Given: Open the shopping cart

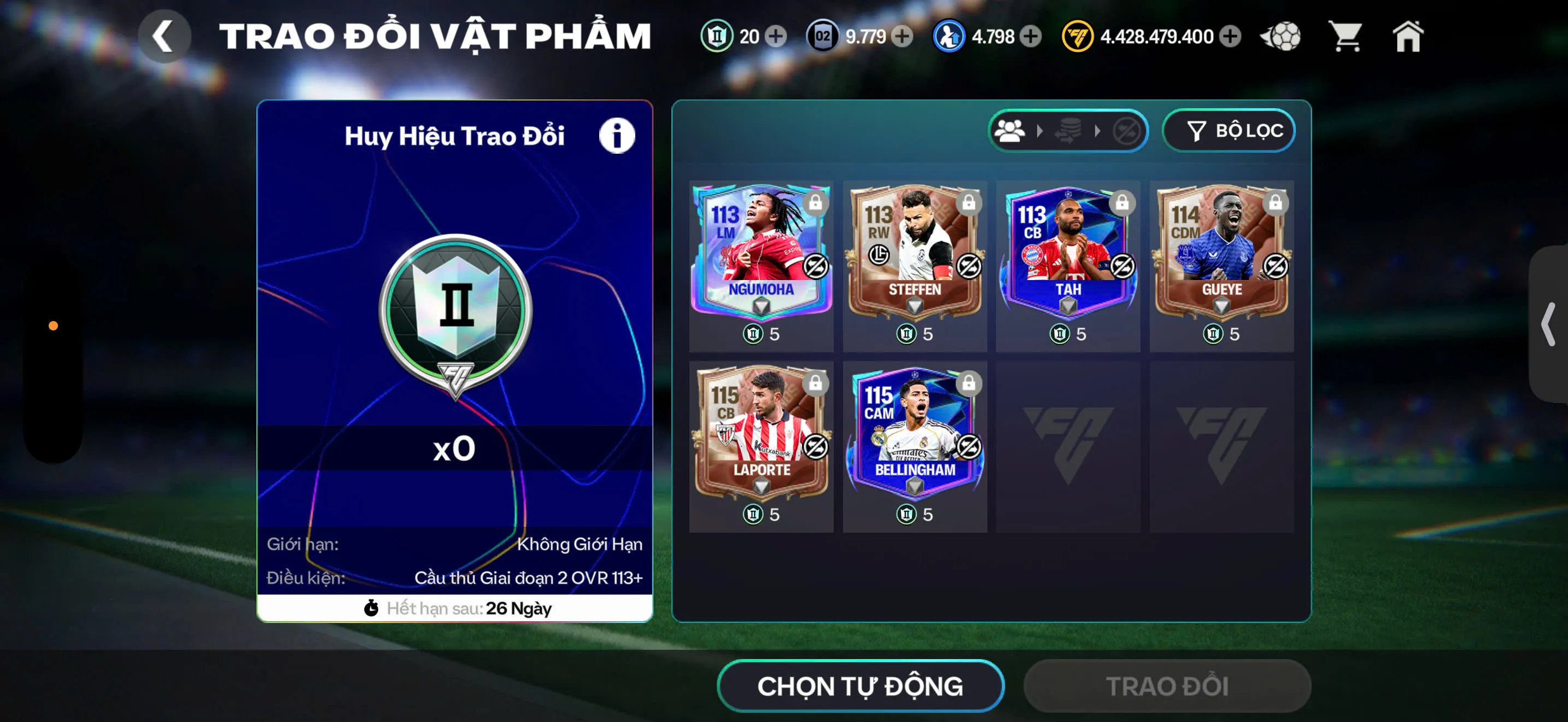Looking at the screenshot, I should pyautogui.click(x=1345, y=37).
